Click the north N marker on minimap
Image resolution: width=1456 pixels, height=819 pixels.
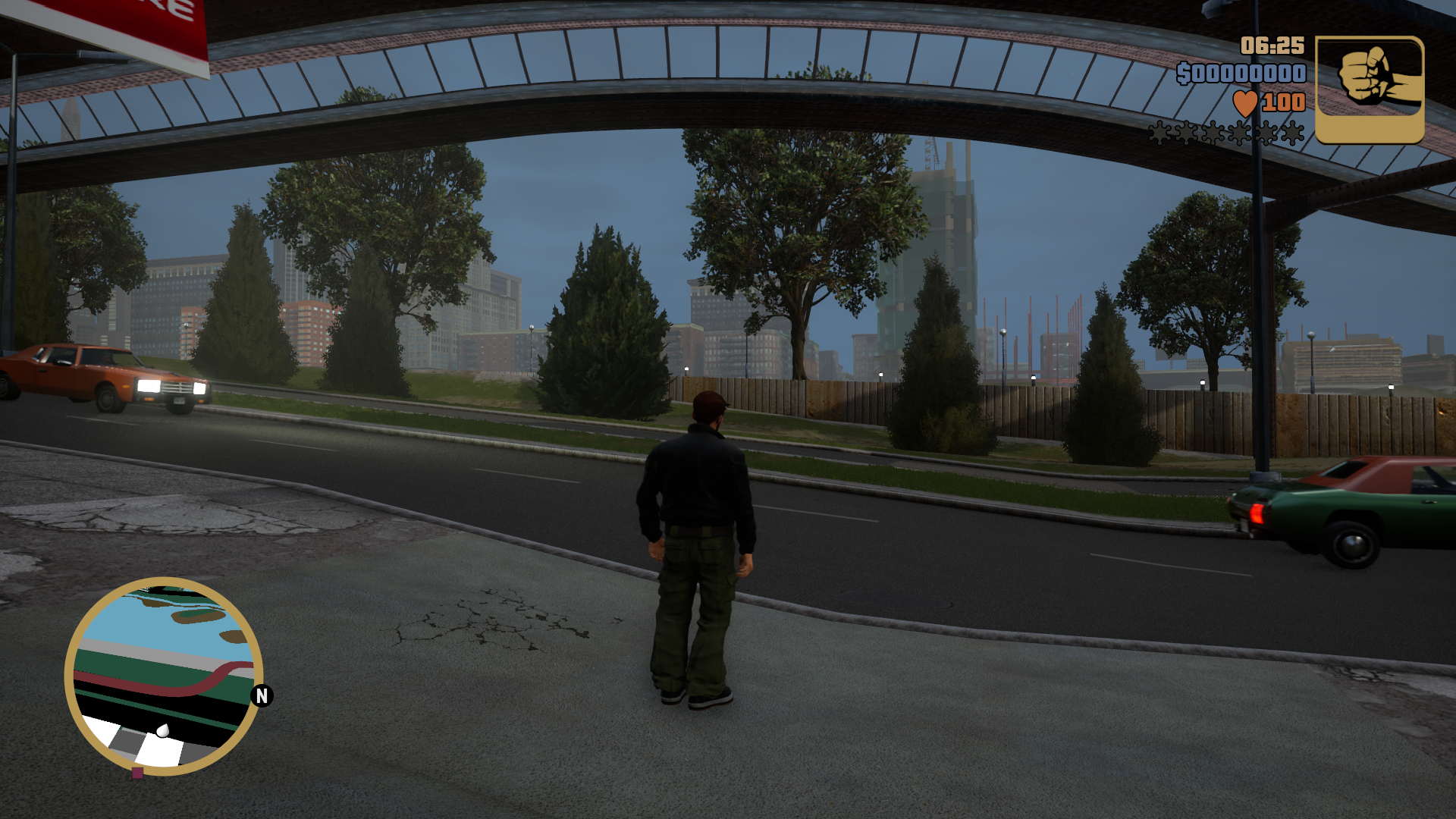pos(262,695)
